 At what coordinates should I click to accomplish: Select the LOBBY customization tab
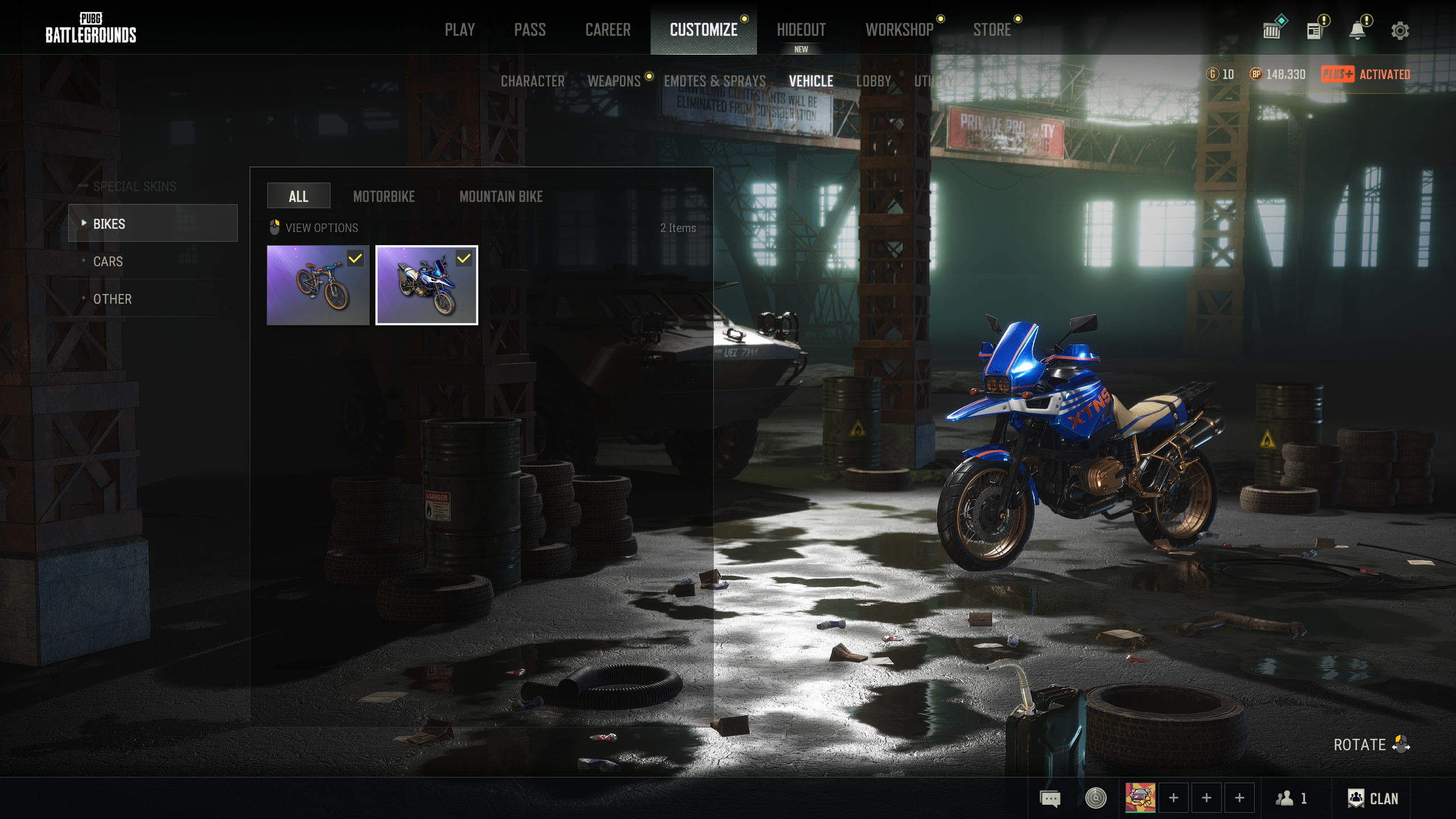point(873,81)
